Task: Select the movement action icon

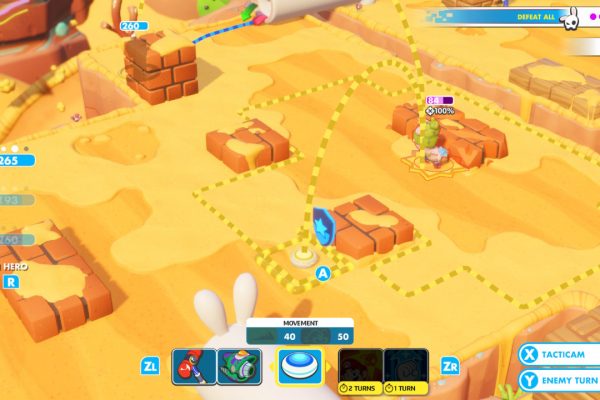Action: 300,366
